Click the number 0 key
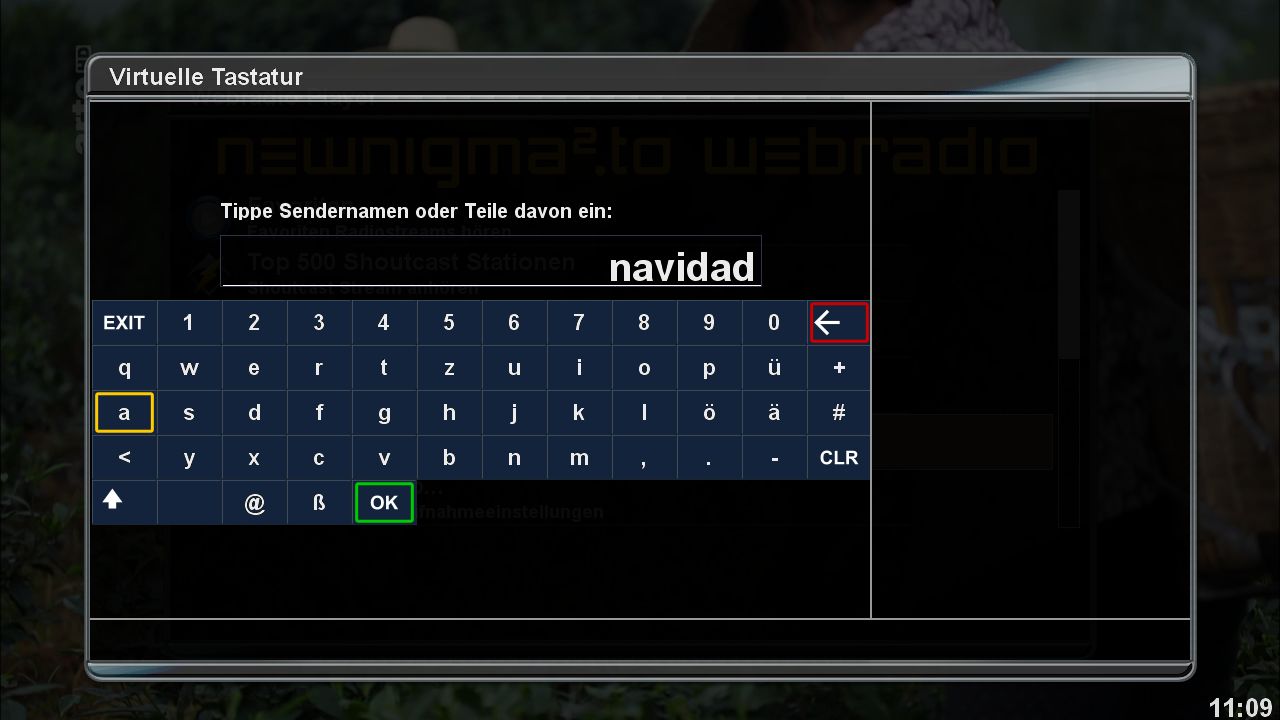The height and width of the screenshot is (720, 1280). pyautogui.click(x=774, y=322)
